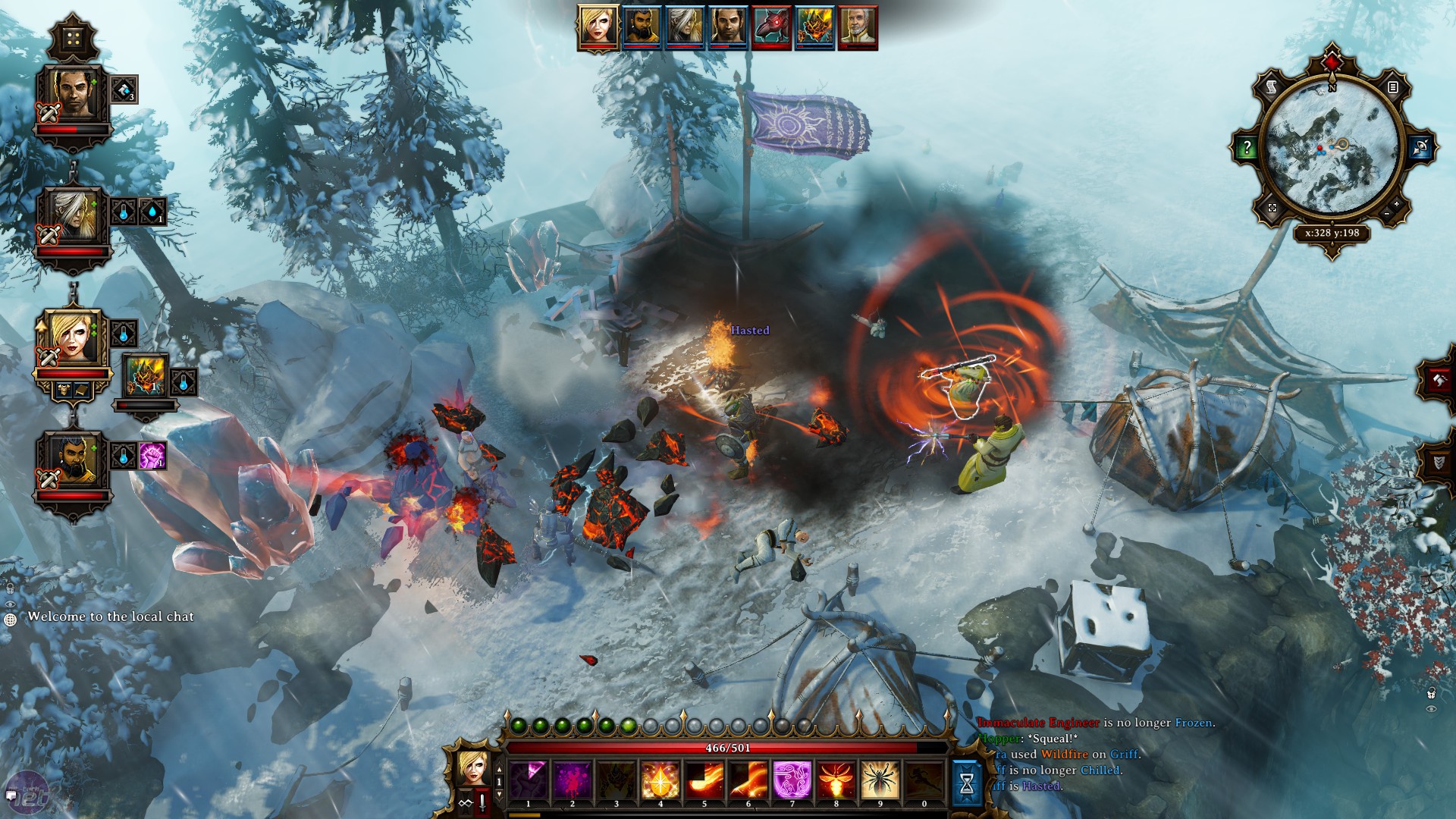Image resolution: width=1456 pixels, height=819 pixels.
Task: Expand the minimap to fullscreen view
Action: [x=1272, y=209]
